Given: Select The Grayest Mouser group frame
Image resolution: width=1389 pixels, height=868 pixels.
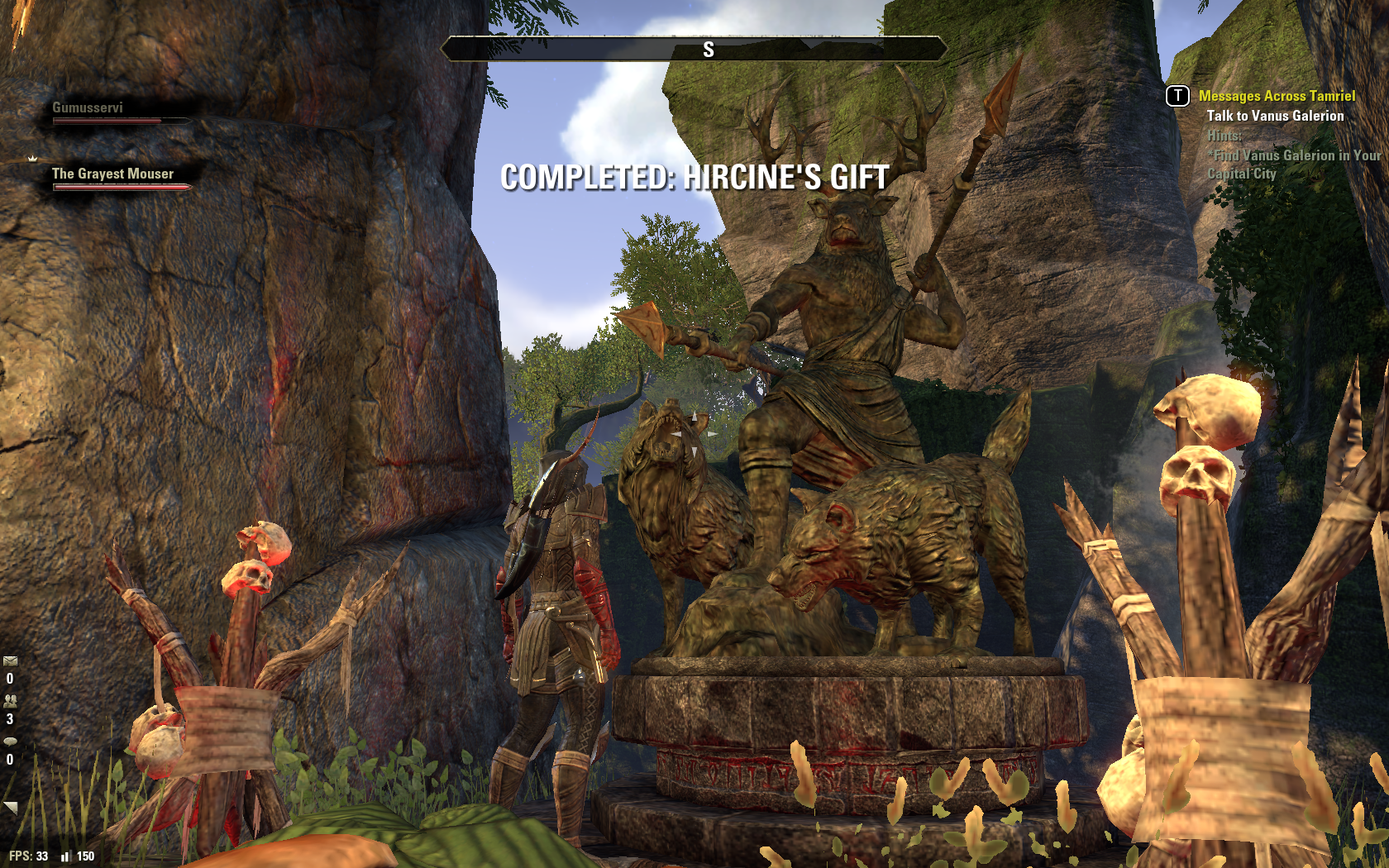Looking at the screenshot, I should (116, 179).
